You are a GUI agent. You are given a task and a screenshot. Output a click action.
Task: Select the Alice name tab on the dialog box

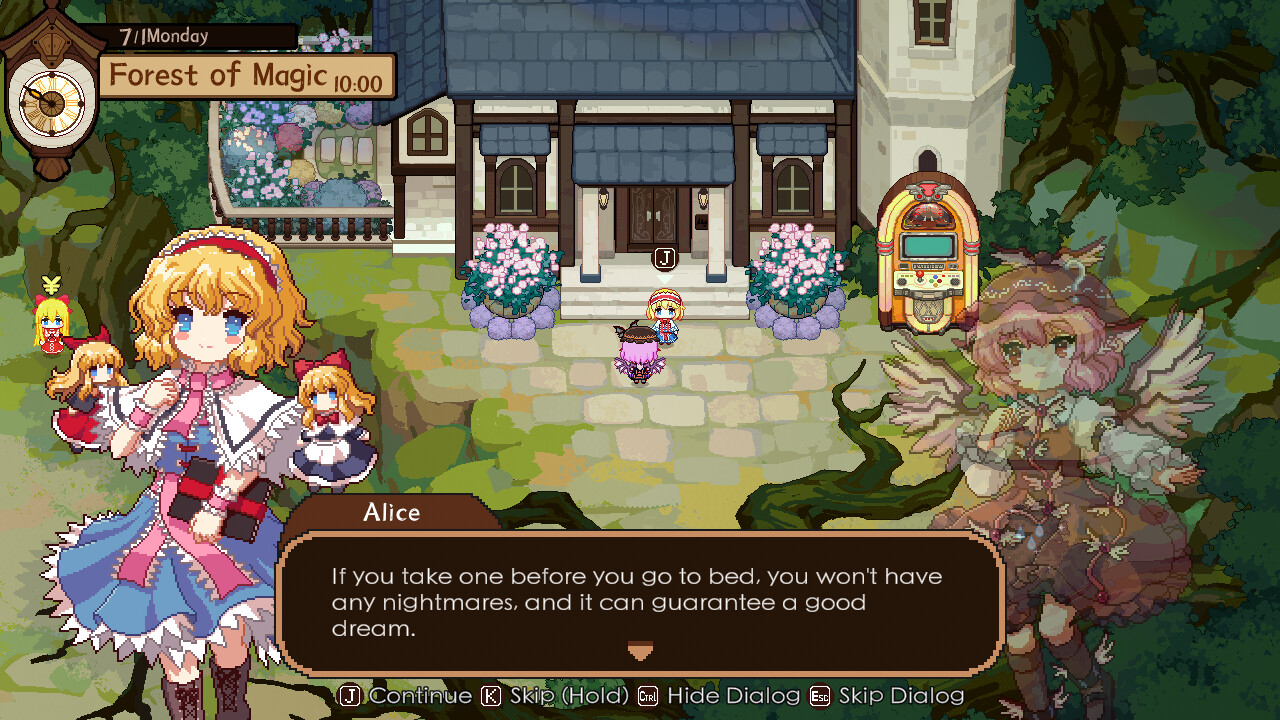pos(391,512)
